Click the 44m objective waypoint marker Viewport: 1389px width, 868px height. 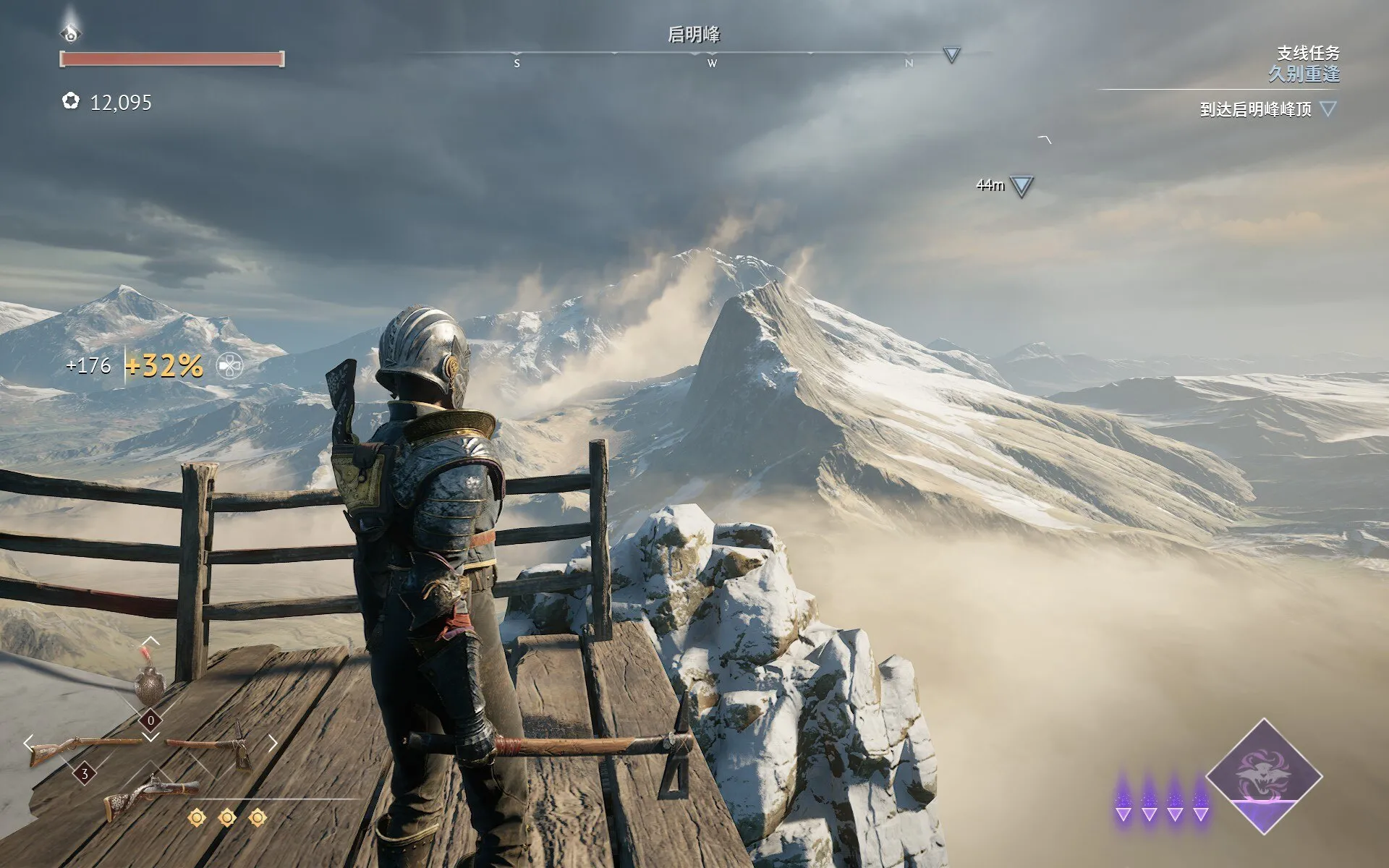1021,187
